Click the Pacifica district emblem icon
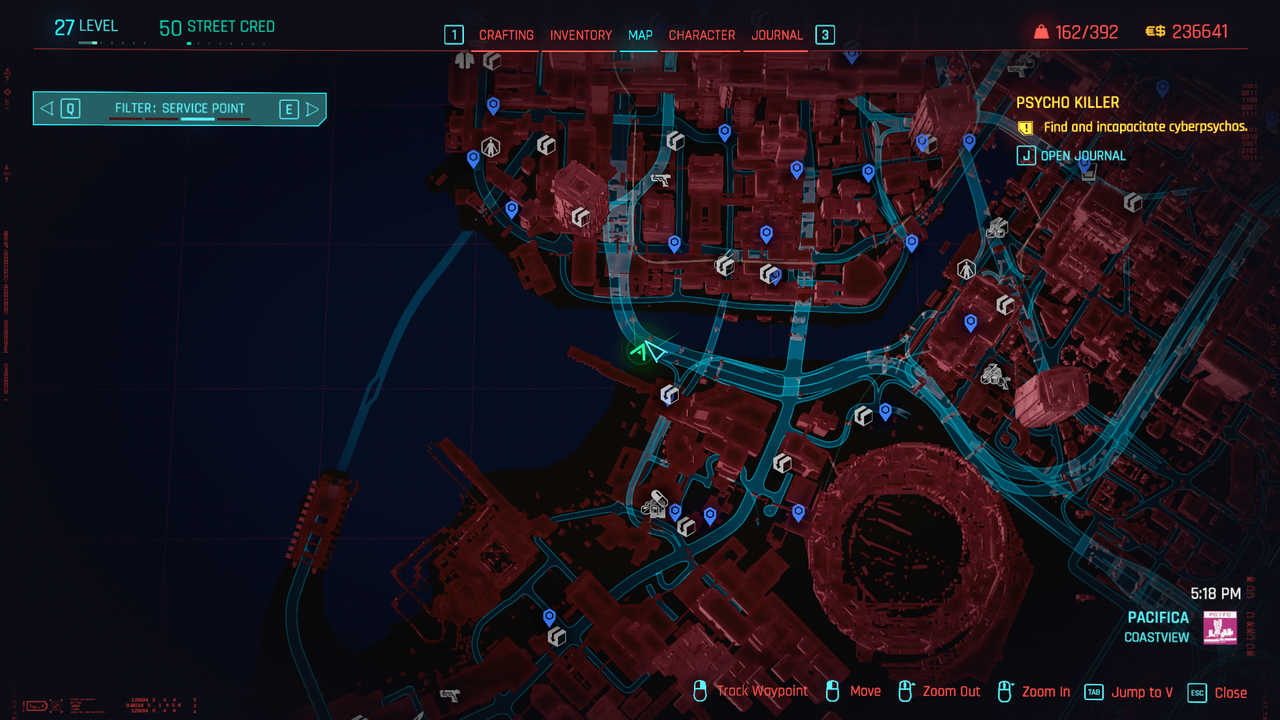 pyautogui.click(x=1220, y=628)
